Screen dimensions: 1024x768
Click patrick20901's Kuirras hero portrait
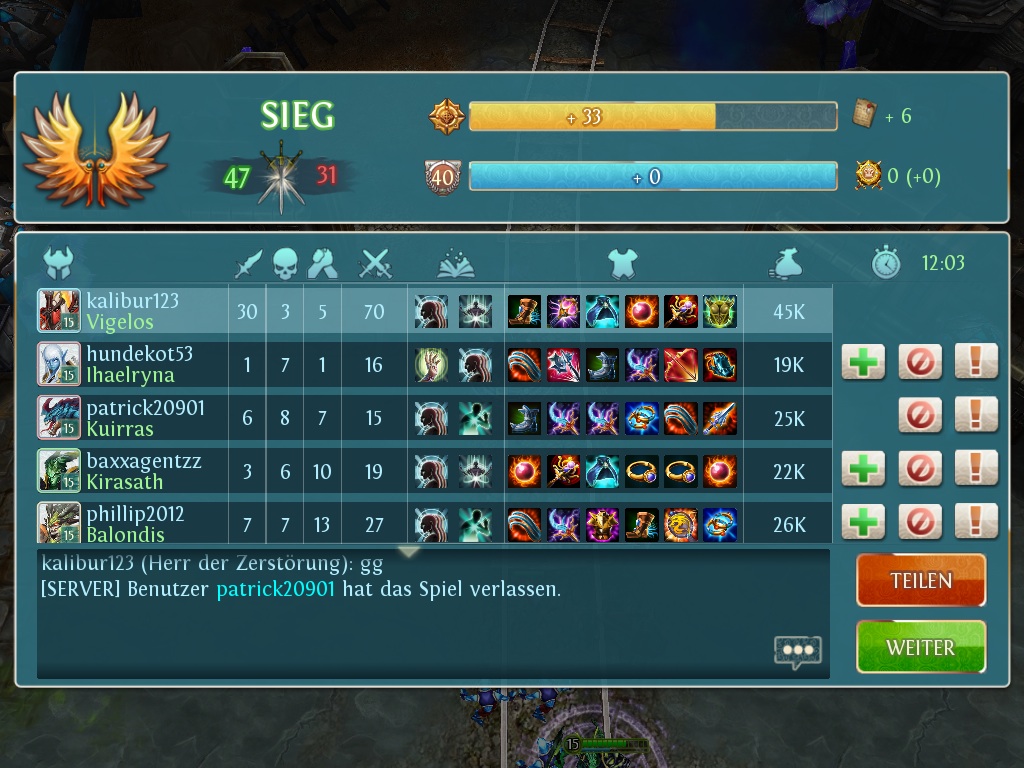pyautogui.click(x=59, y=417)
